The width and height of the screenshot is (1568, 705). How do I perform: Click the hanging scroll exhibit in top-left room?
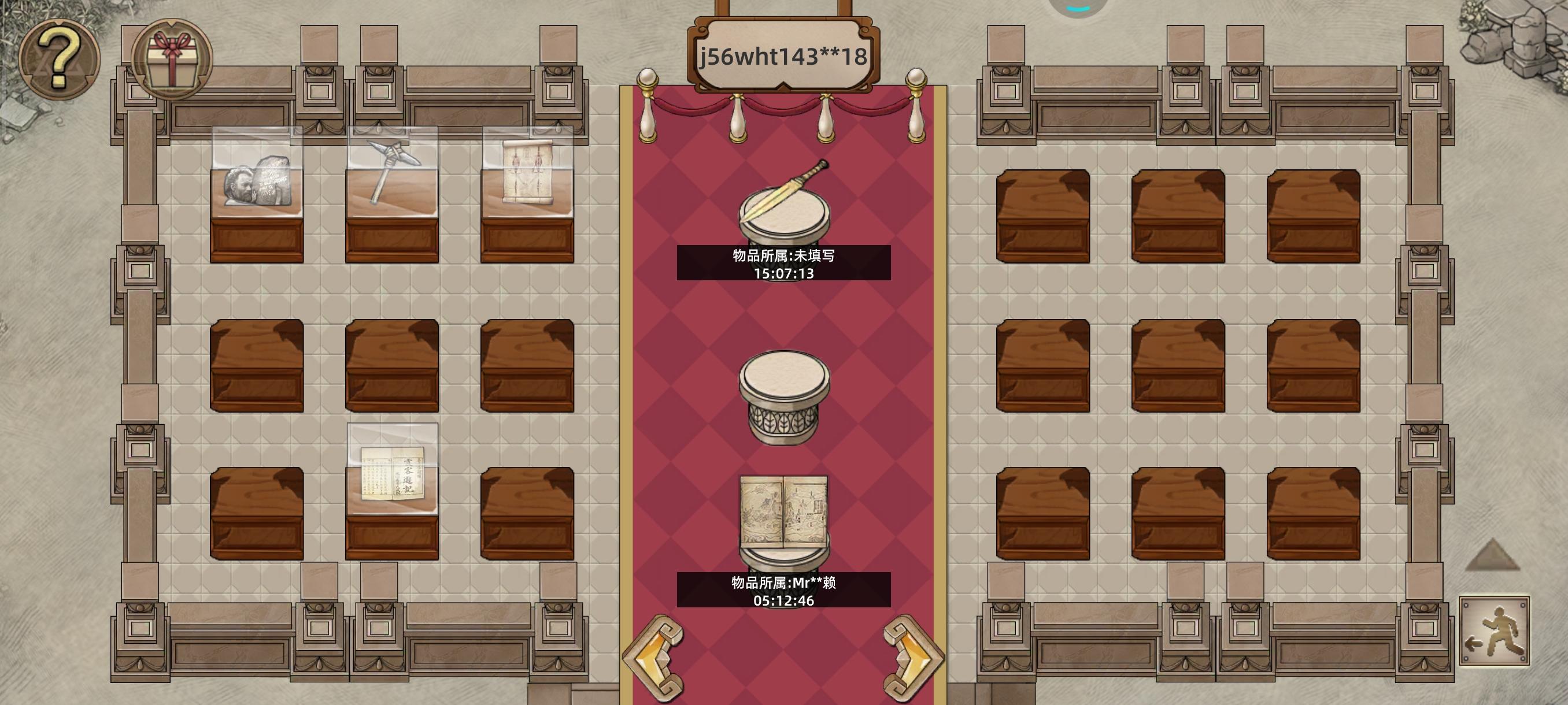pos(528,183)
